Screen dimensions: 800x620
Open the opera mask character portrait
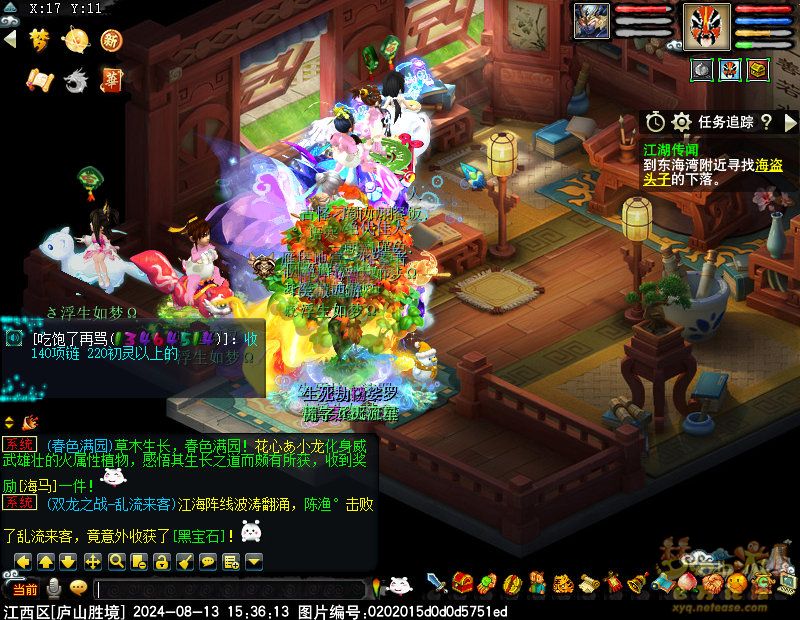point(707,25)
